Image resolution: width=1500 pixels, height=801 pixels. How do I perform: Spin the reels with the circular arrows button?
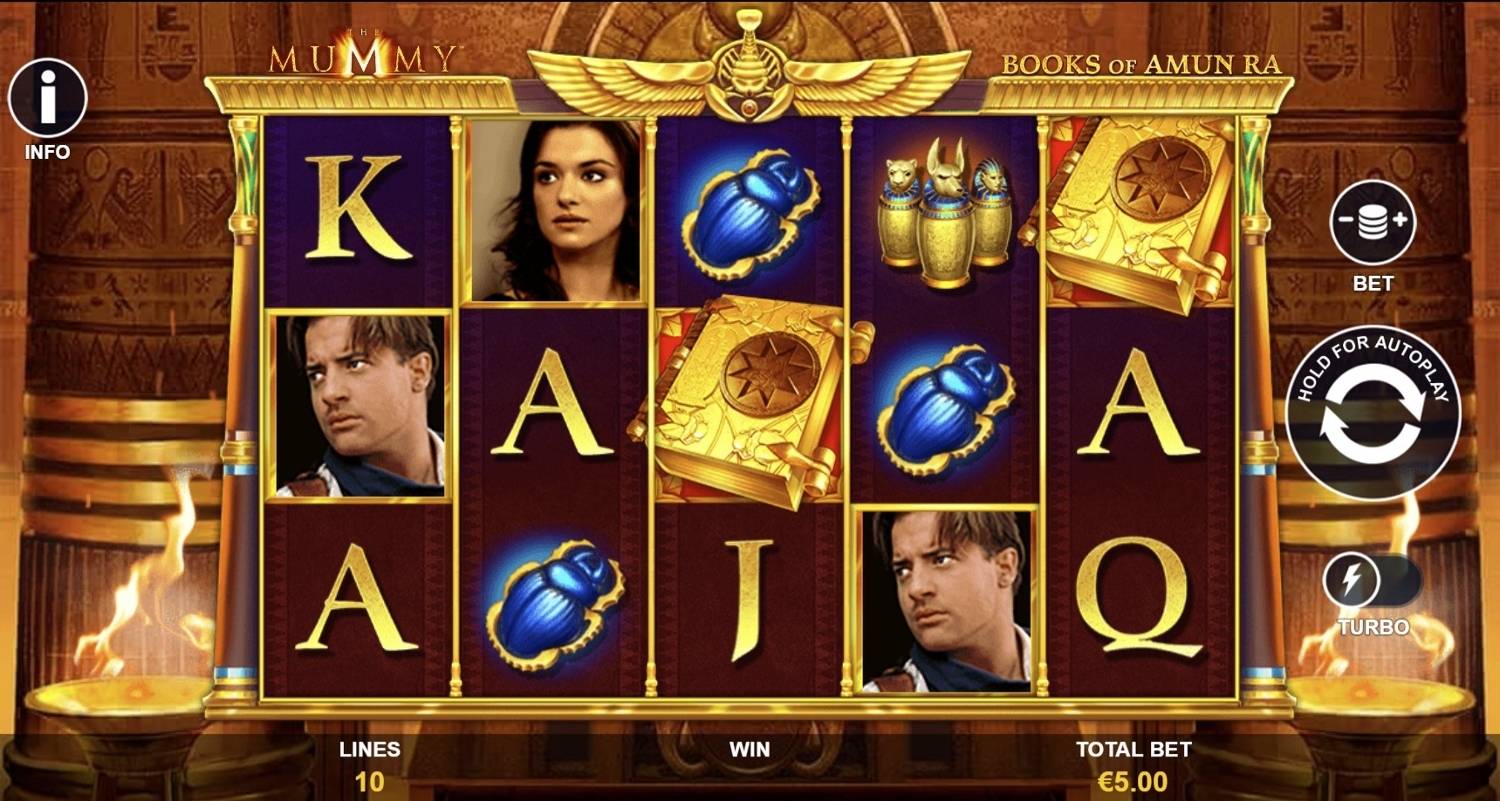coord(1372,412)
